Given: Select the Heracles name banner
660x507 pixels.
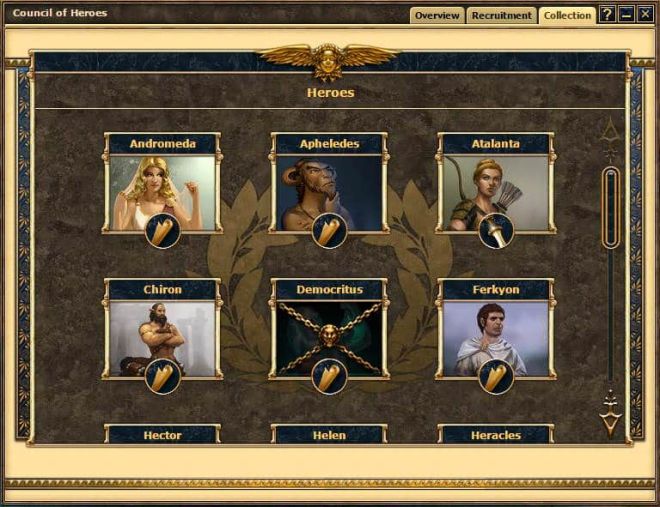Looking at the screenshot, I should click(495, 436).
